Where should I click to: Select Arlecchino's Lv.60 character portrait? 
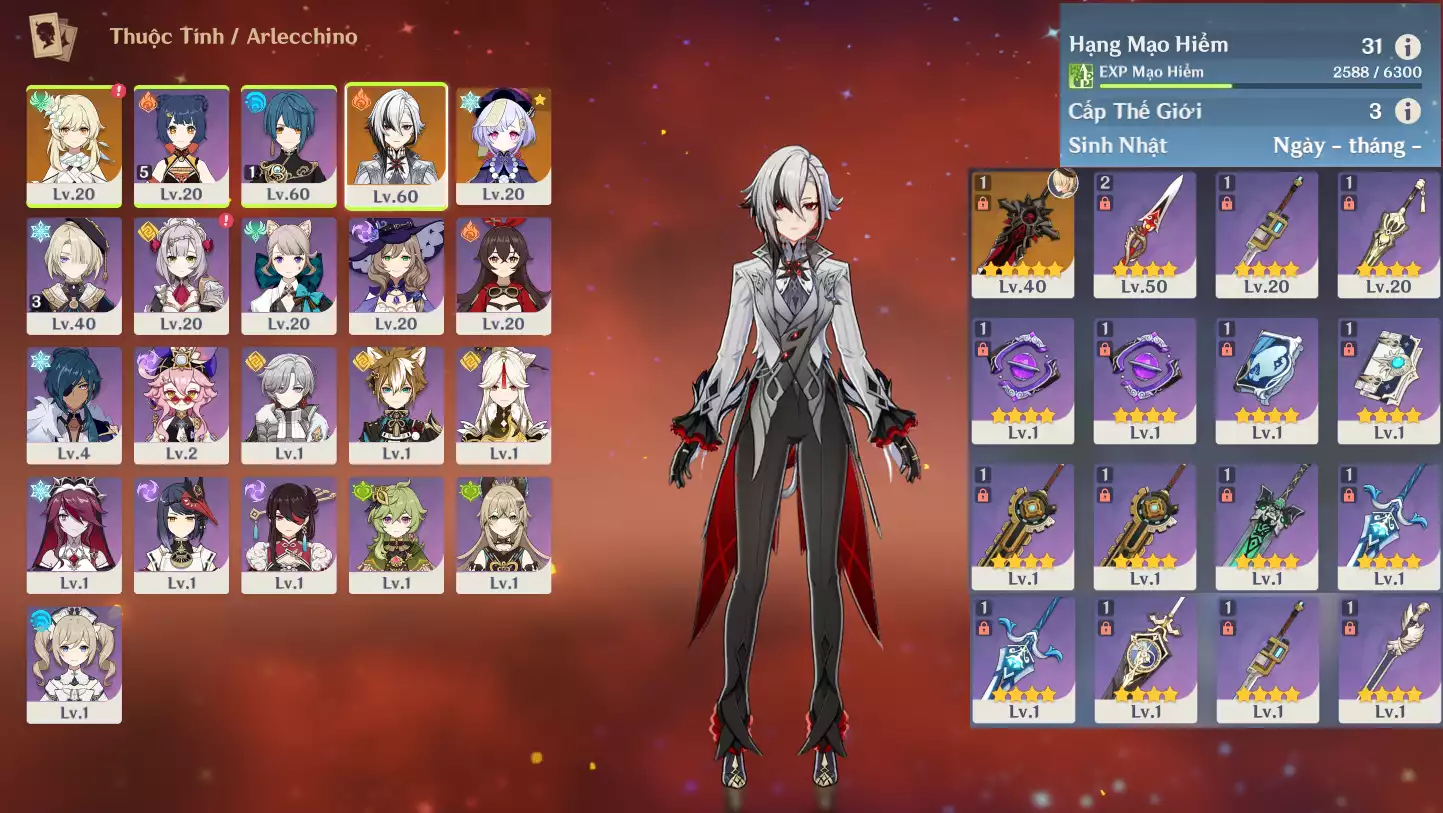[x=396, y=145]
